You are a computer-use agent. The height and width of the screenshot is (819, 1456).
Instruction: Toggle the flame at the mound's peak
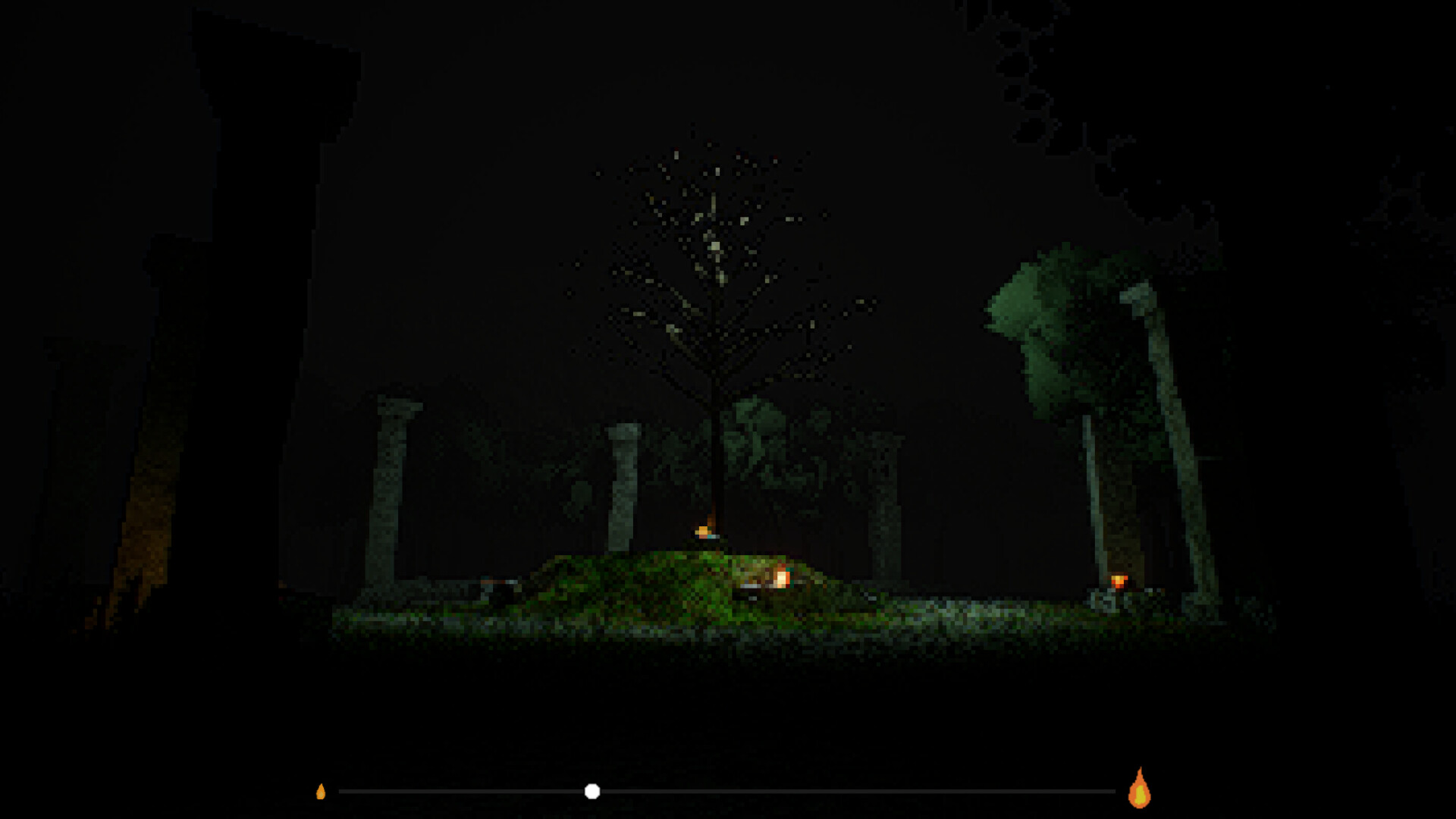[703, 529]
